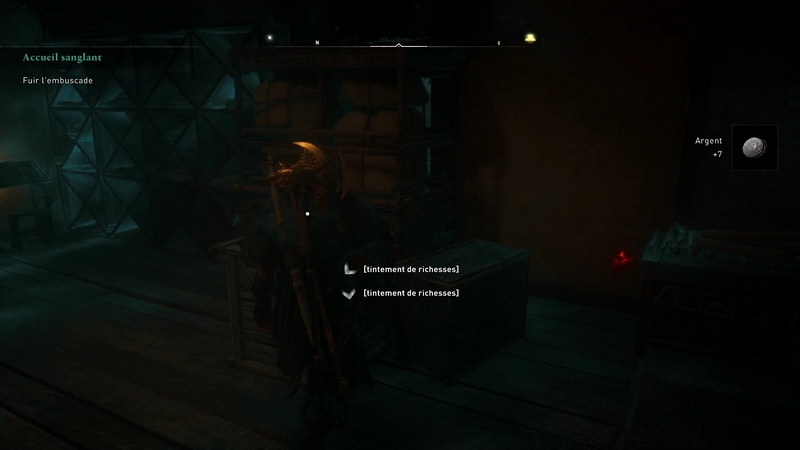Image resolution: width=800 pixels, height=450 pixels.
Task: Select the Argent silver loot icon
Action: [754, 148]
